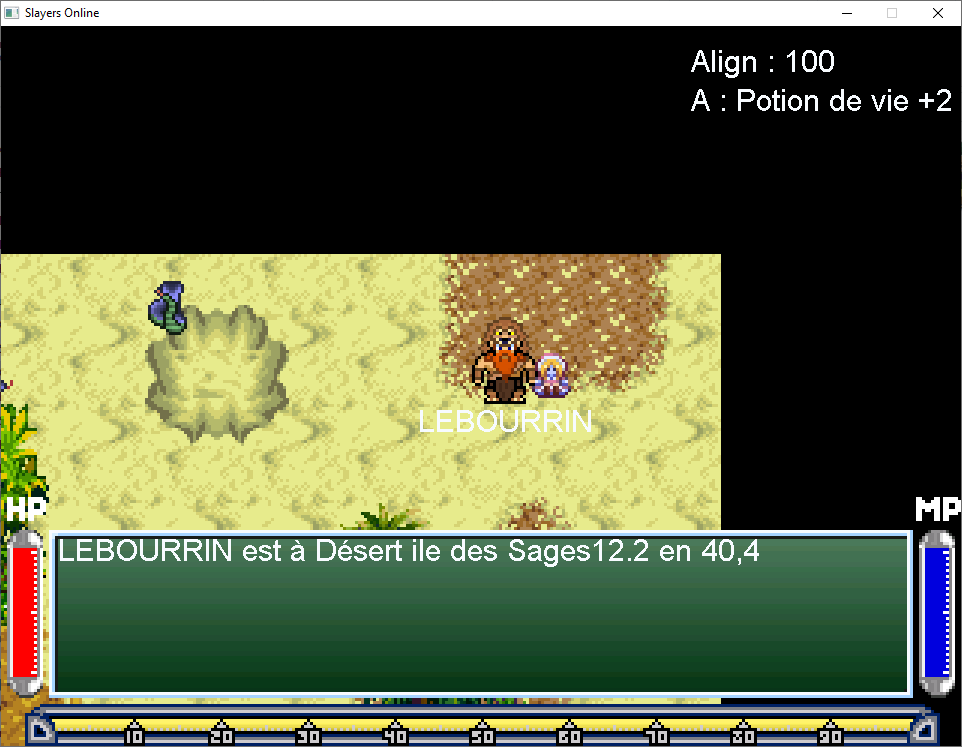This screenshot has width=962, height=747.
Task: Click the green chat message box
Action: click(x=481, y=614)
